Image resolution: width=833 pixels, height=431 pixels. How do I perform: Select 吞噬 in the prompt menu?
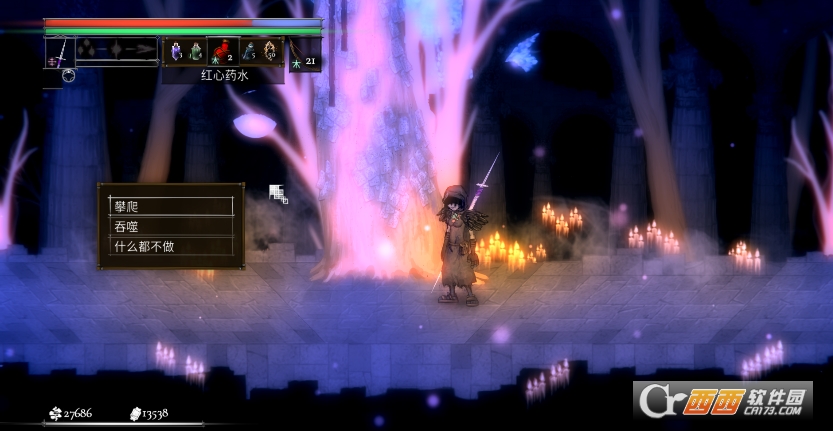[x=170, y=226]
